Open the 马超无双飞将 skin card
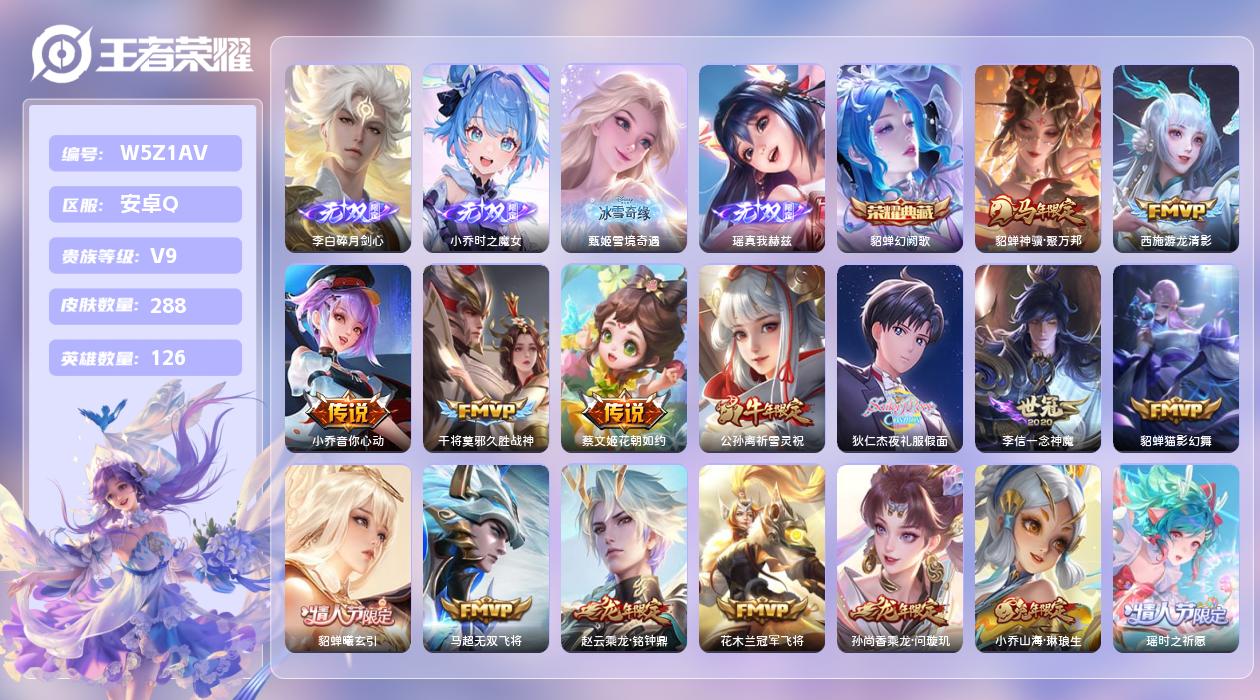 pyautogui.click(x=486, y=558)
